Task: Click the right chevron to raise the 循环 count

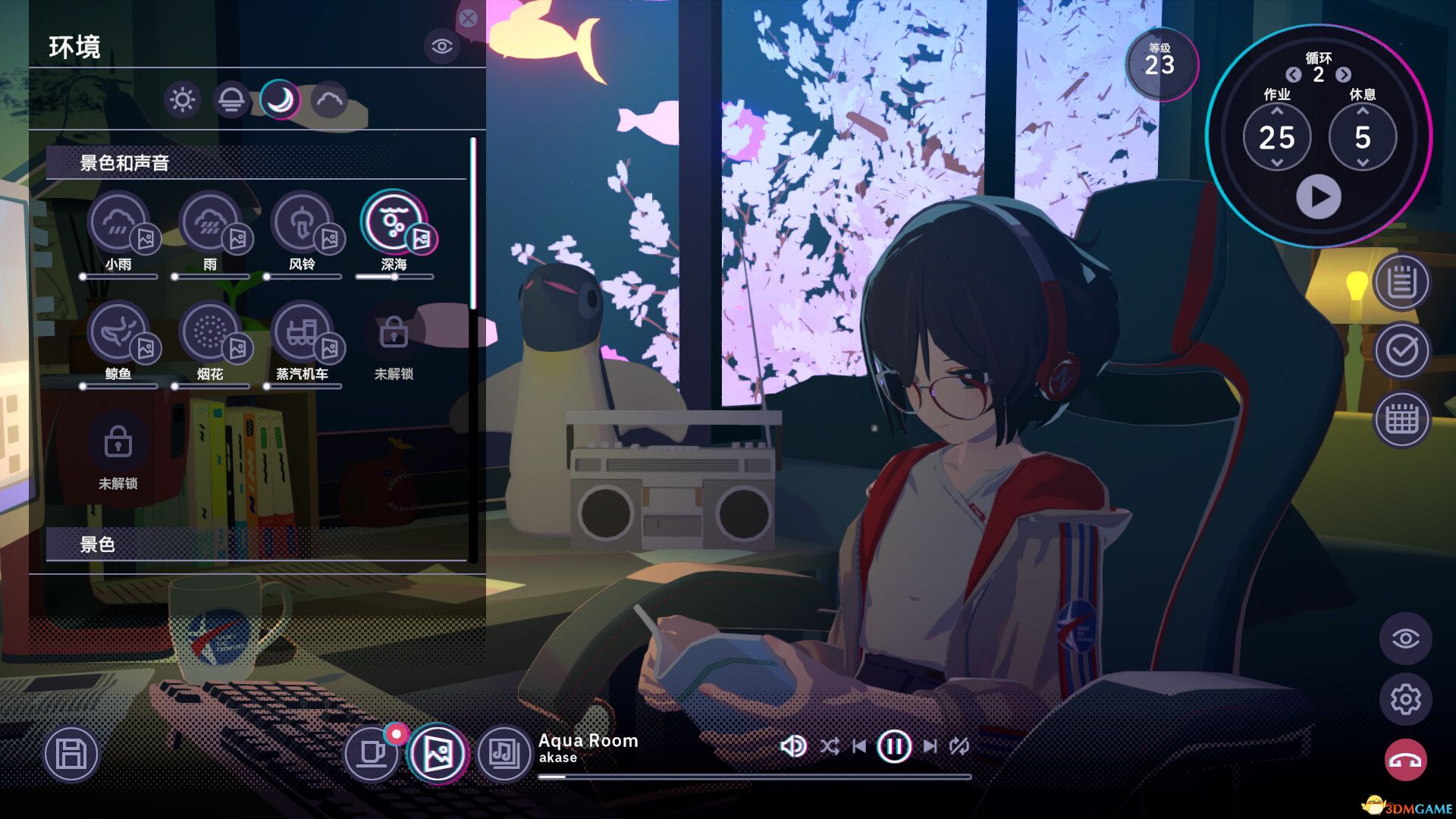Action: 1343,76
